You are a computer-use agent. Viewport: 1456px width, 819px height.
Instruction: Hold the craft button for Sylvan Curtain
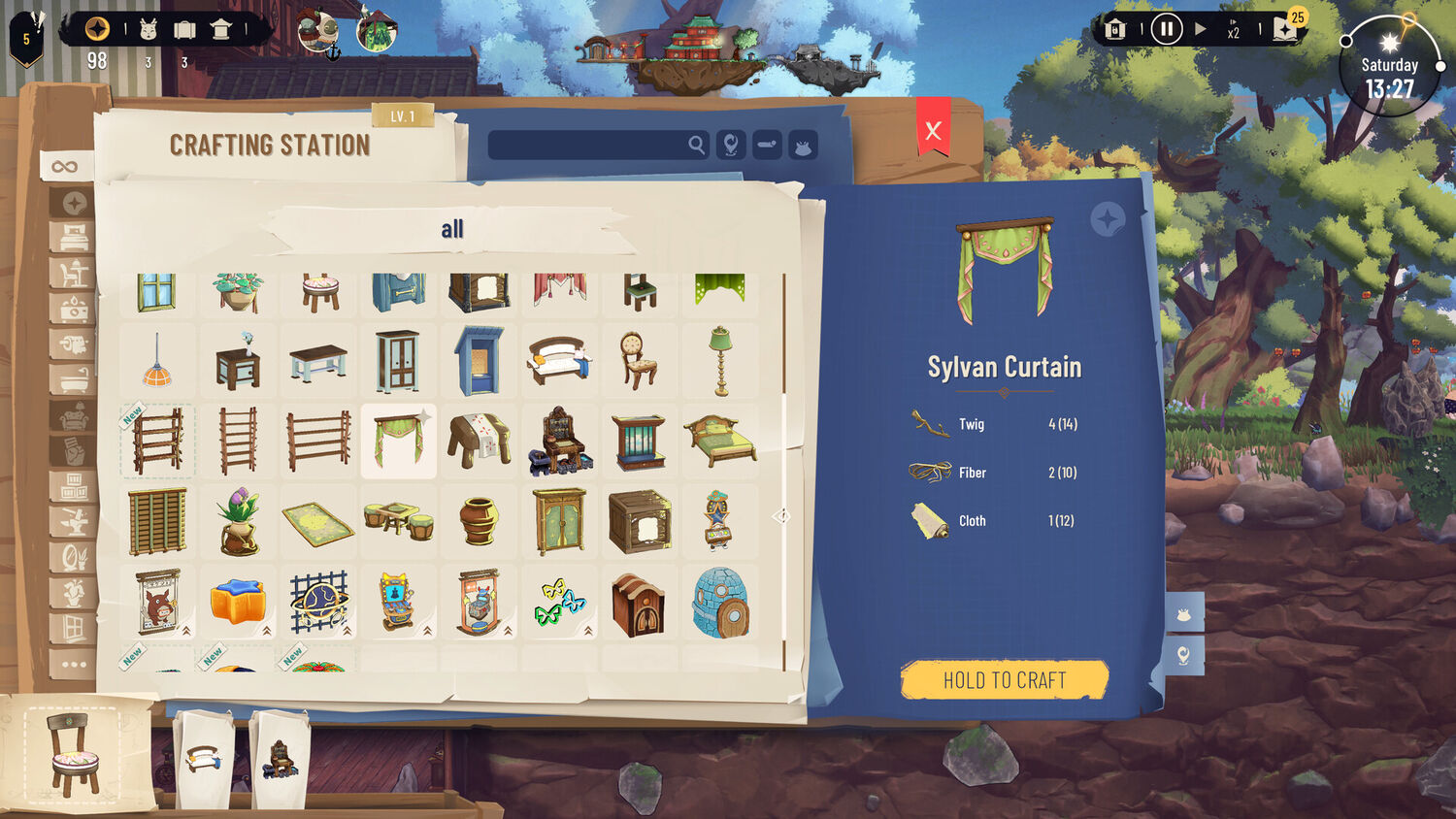pos(1005,680)
